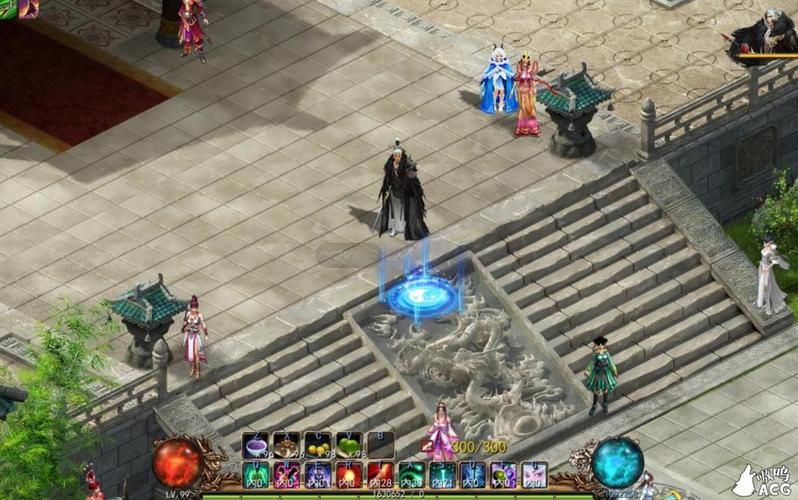
Task: Click the purple buff icon at top-left
Action: [28, 8]
